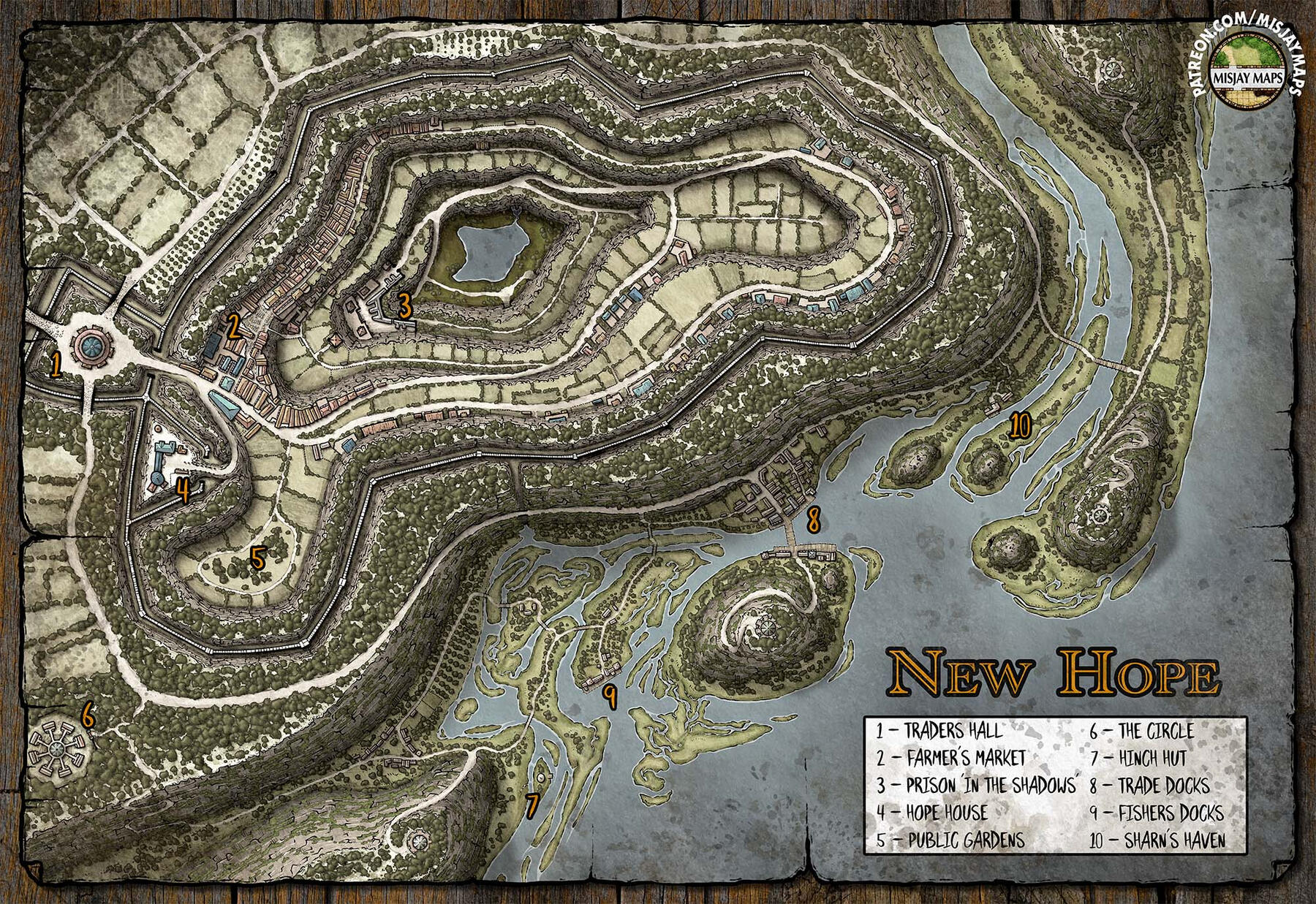The width and height of the screenshot is (1316, 904).
Task: Choose Farmer's Market in the legend
Action: click(951, 758)
